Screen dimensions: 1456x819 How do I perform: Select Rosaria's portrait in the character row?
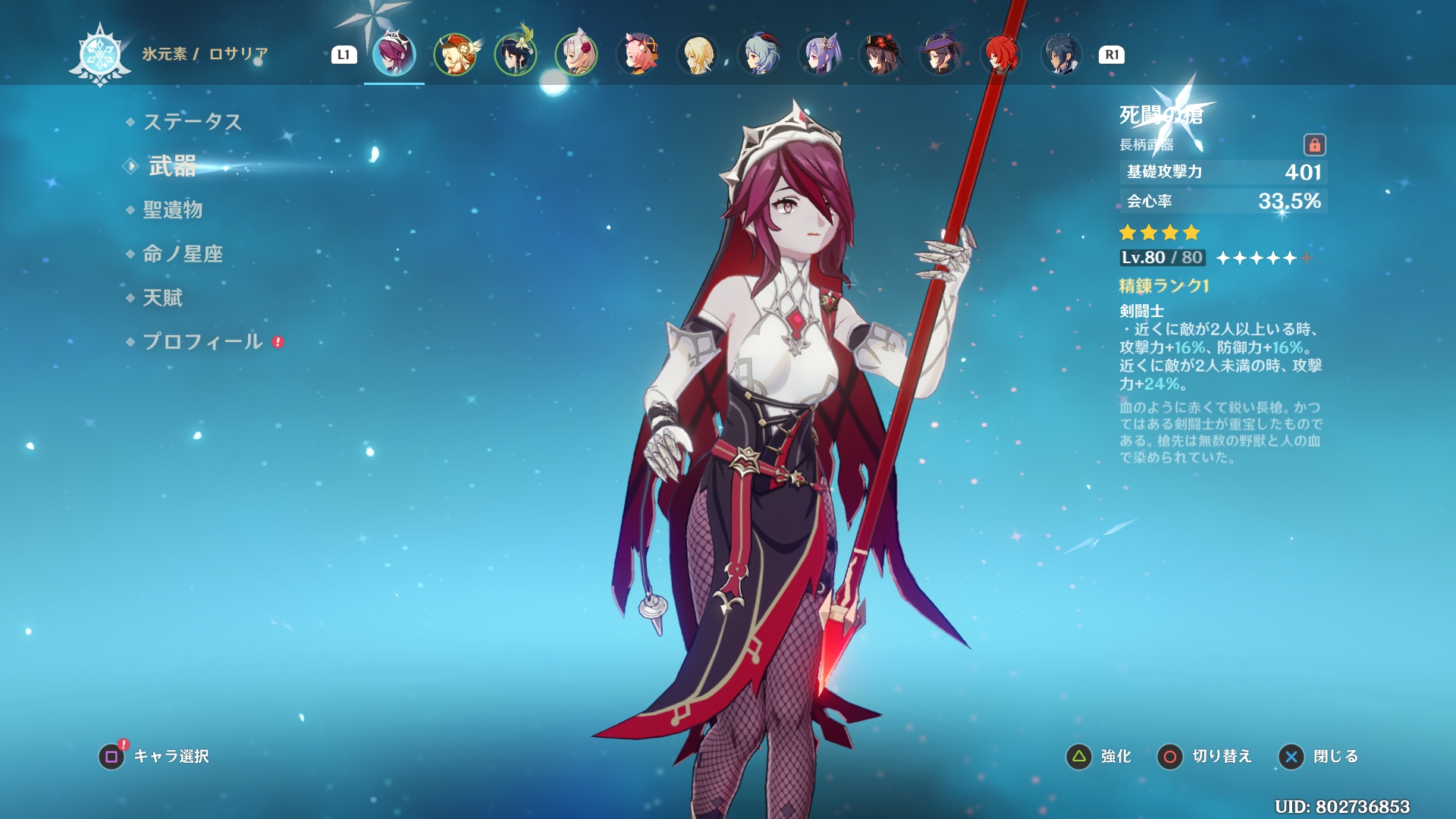click(x=394, y=55)
